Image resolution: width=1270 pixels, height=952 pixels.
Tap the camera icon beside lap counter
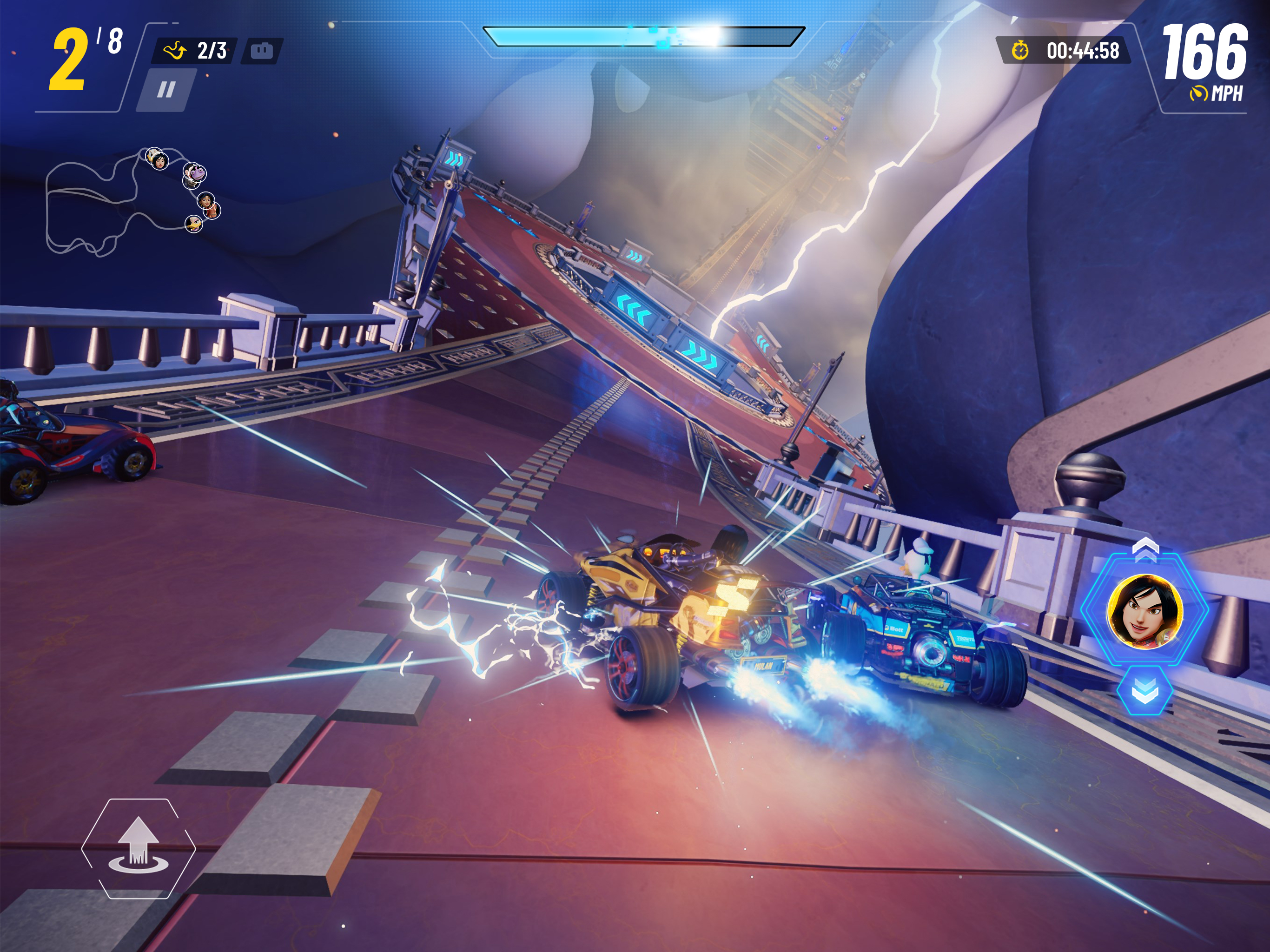[x=261, y=51]
